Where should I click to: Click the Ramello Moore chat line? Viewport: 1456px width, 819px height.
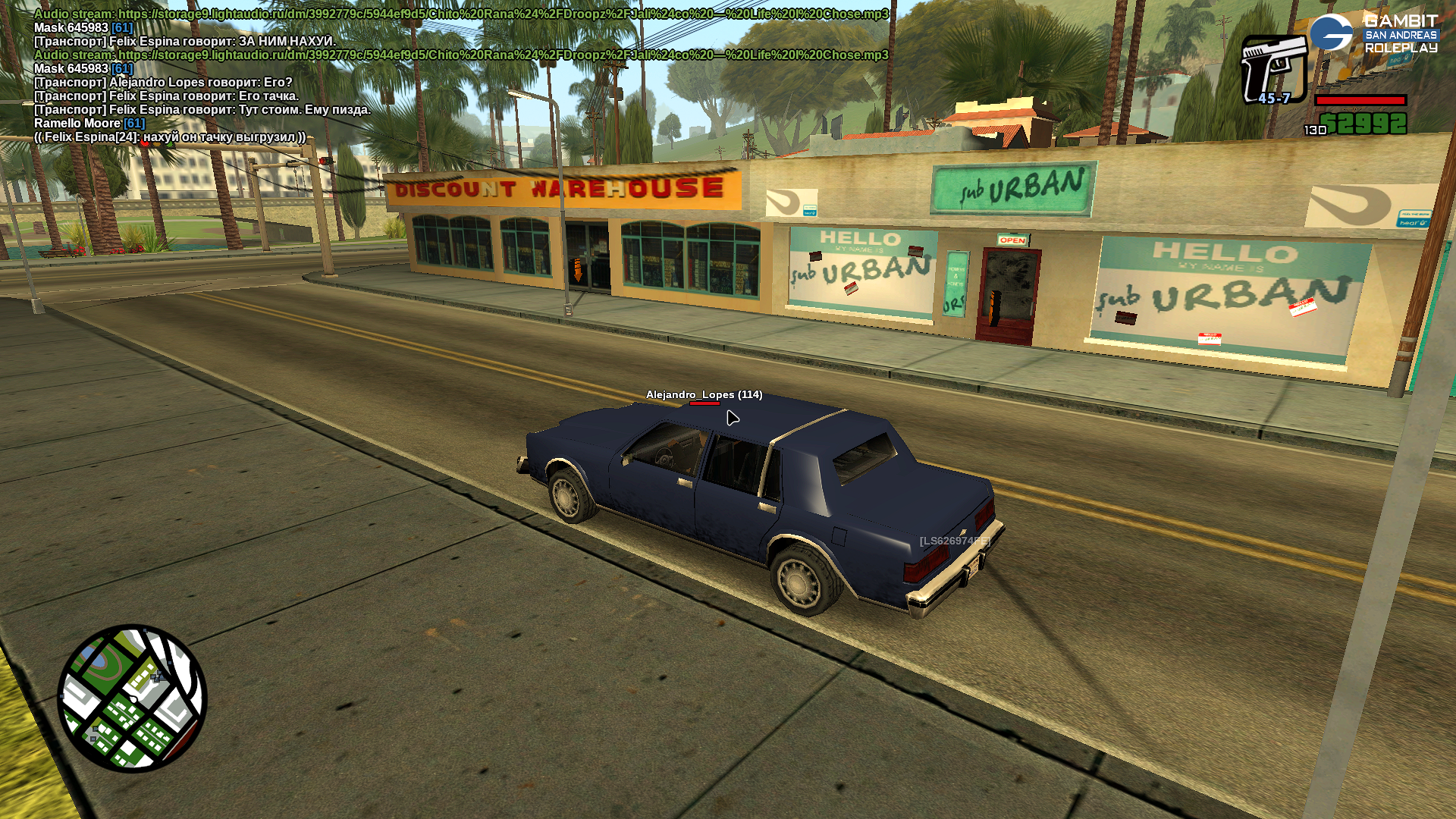click(89, 123)
